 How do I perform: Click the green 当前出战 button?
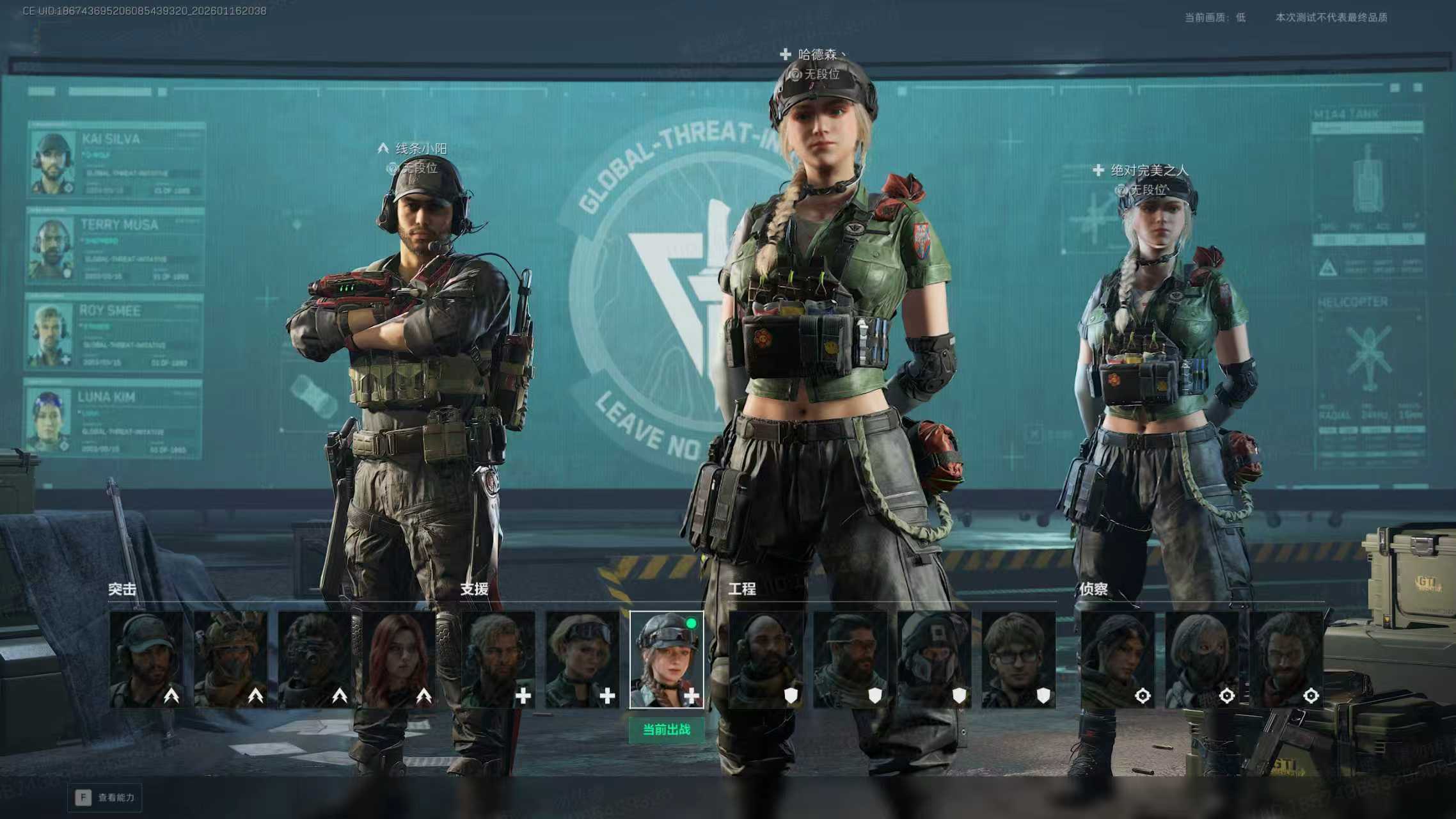click(667, 730)
